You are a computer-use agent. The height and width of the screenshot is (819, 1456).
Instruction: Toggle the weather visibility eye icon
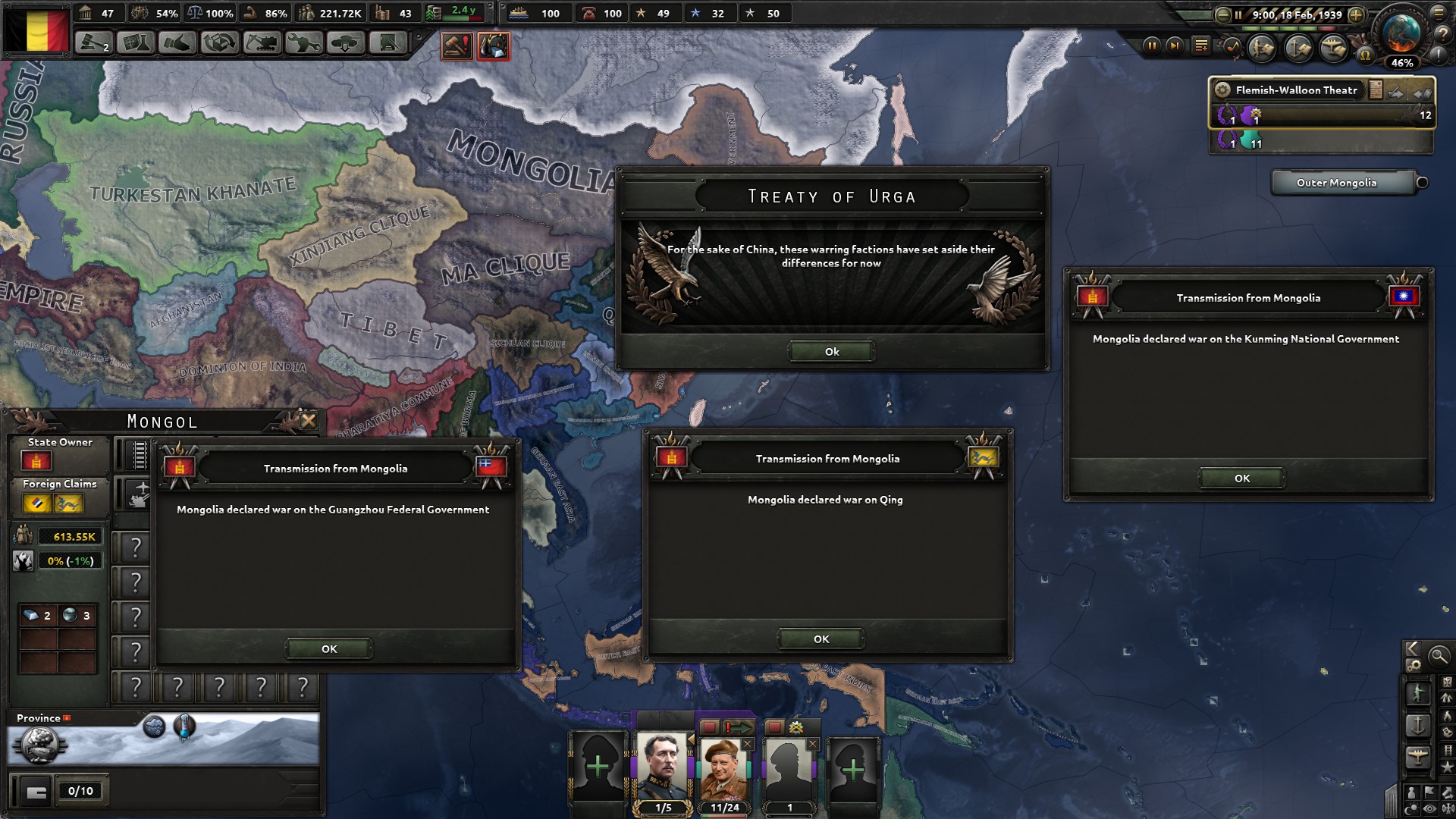point(1428,807)
